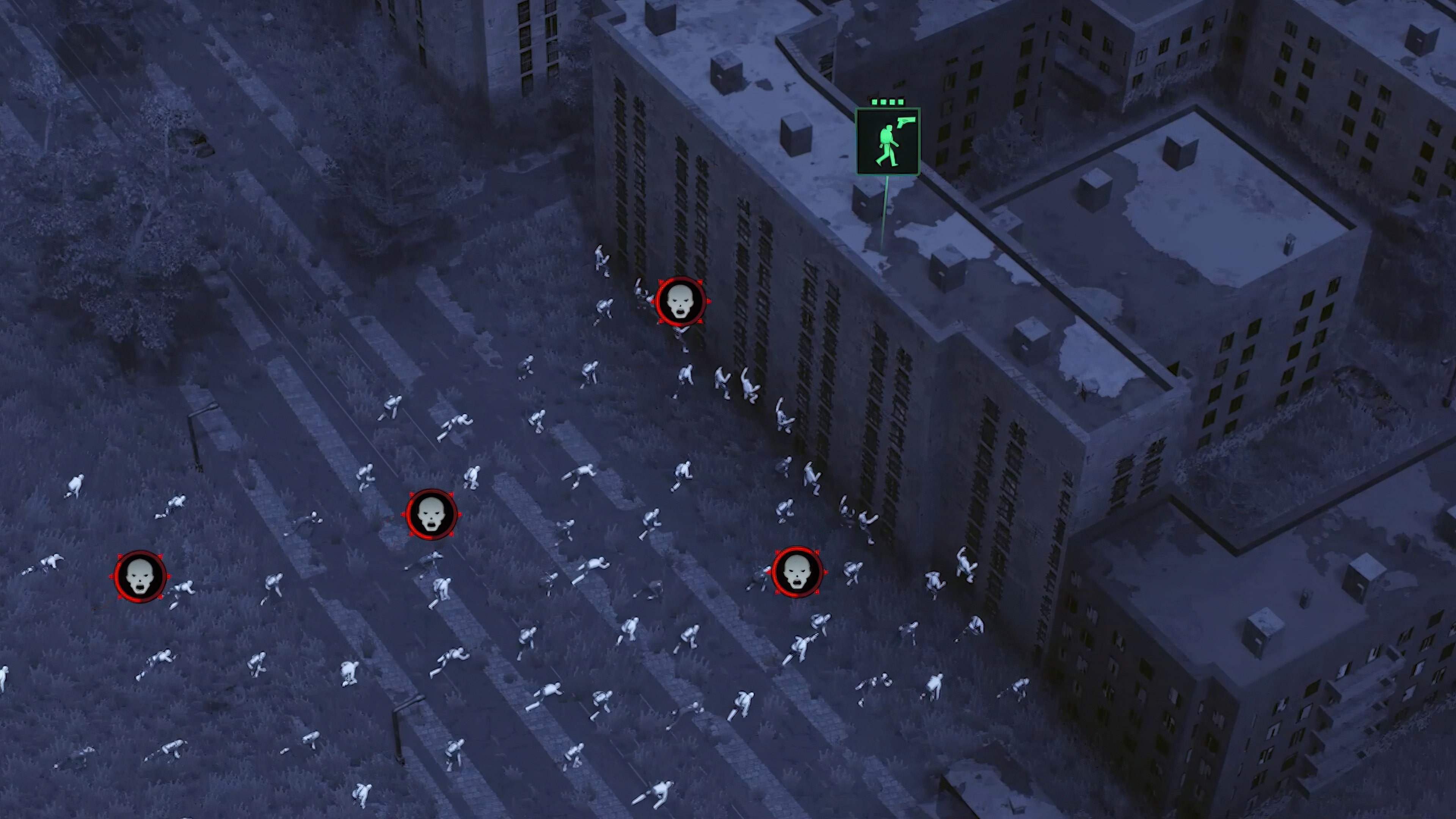Select the leftmost red skull marker
This screenshot has width=1456, height=819.
pos(140,576)
